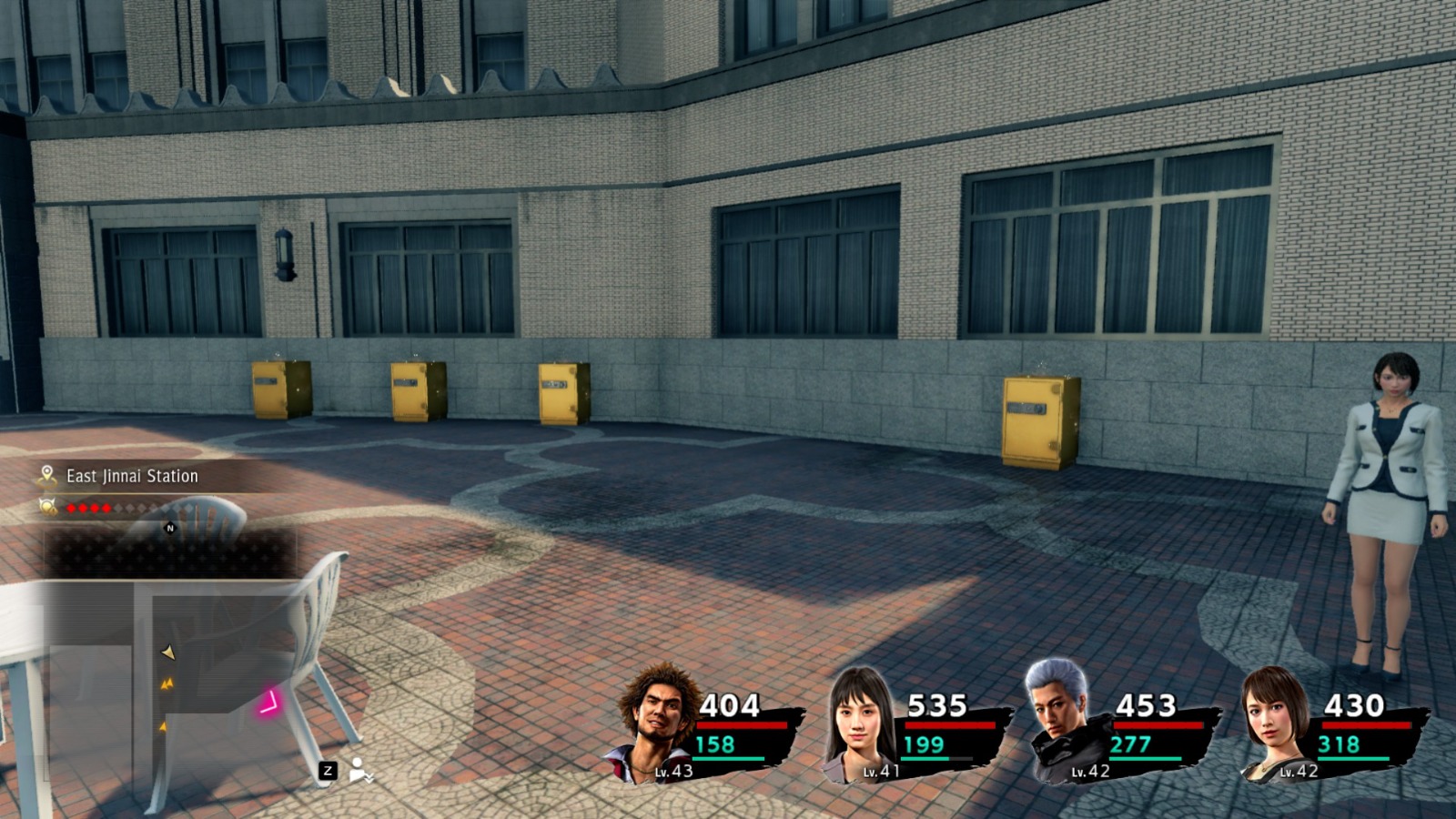Select the player arrow cursor on the minimap
Image resolution: width=1456 pixels, height=819 pixels.
click(x=168, y=653)
